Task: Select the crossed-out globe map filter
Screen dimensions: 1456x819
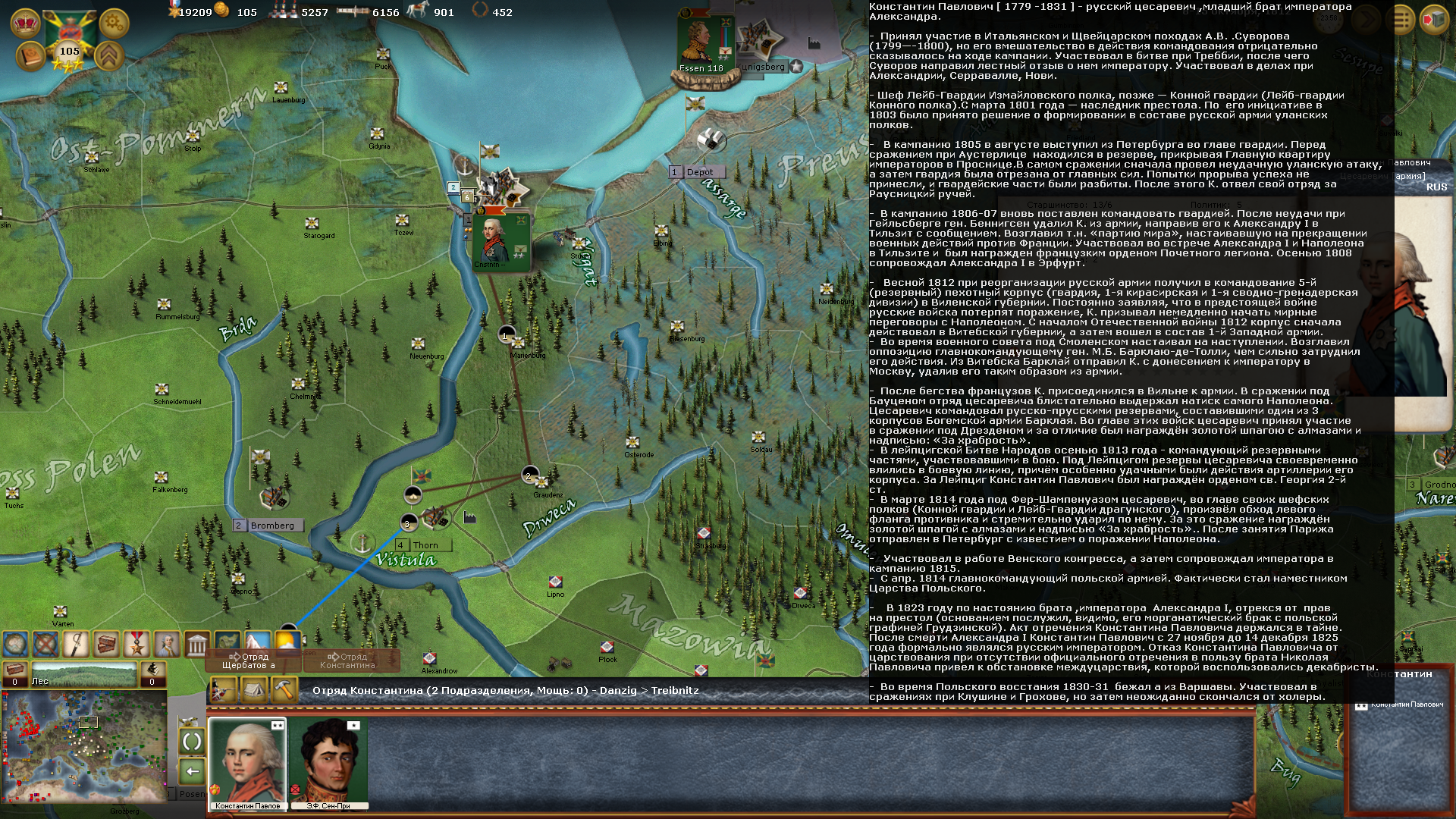Action: [45, 644]
